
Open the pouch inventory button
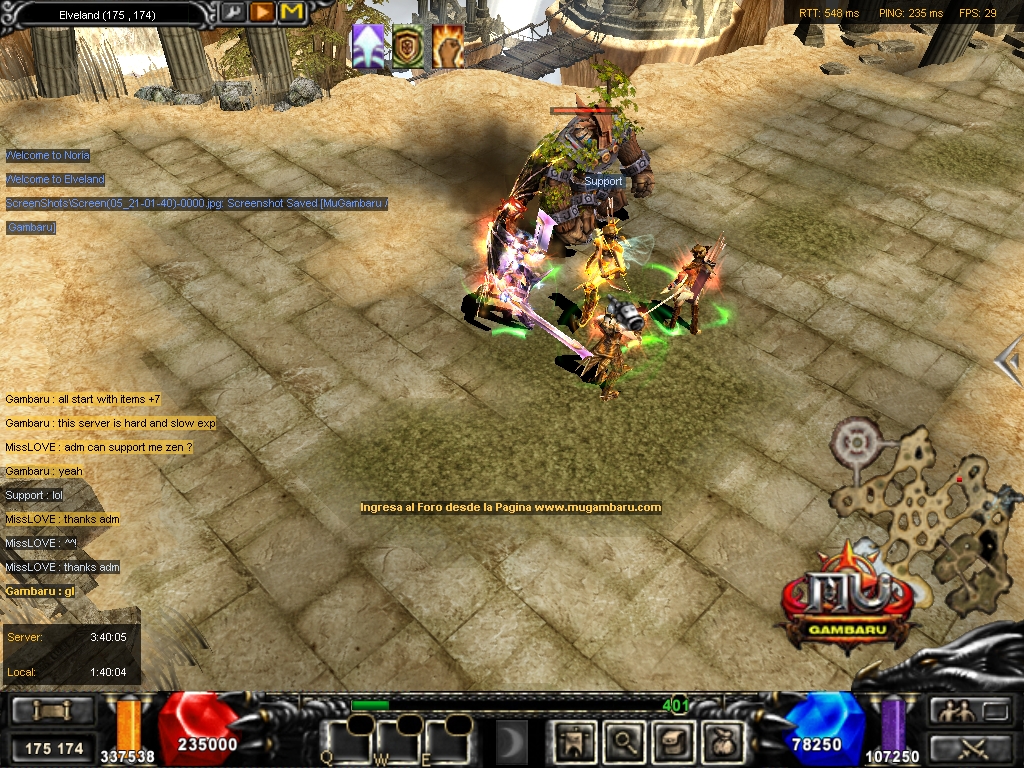[720, 741]
